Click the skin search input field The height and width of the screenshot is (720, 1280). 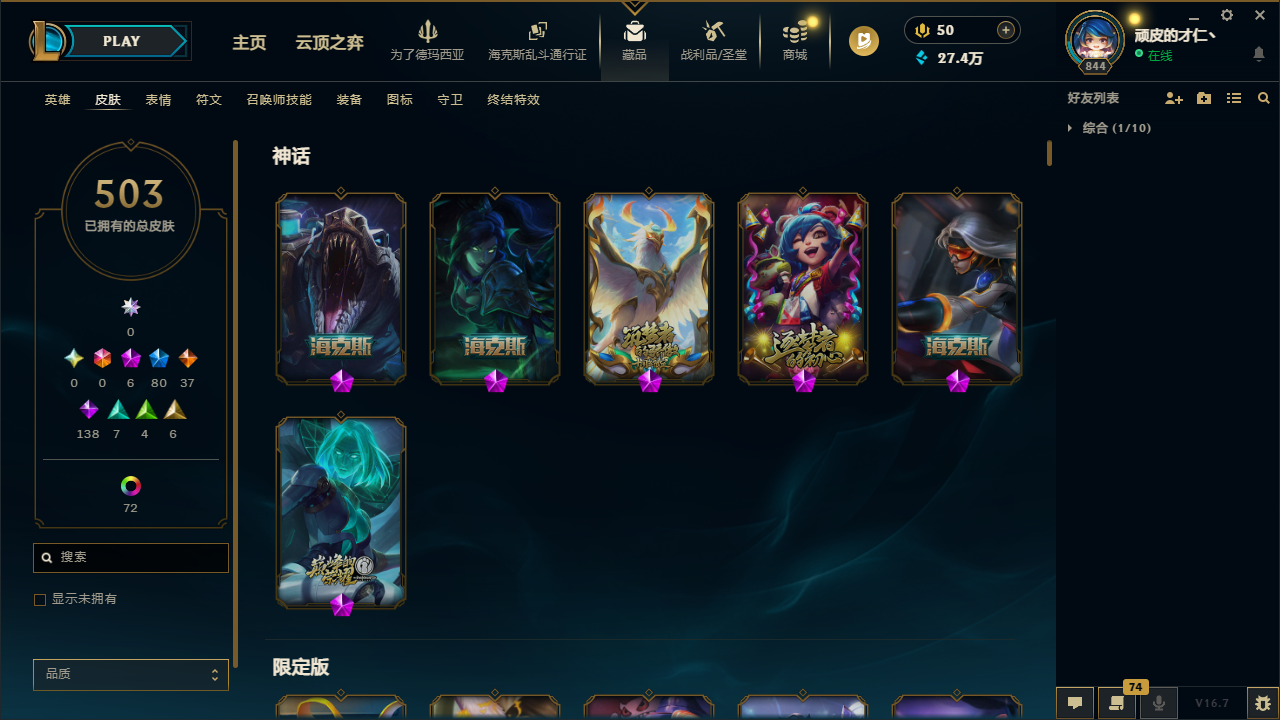point(130,557)
